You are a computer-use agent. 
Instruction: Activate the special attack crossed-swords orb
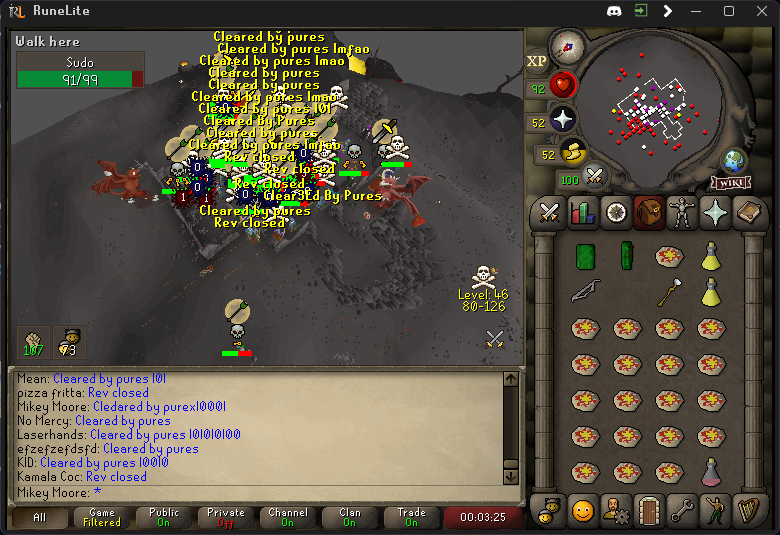[x=596, y=177]
